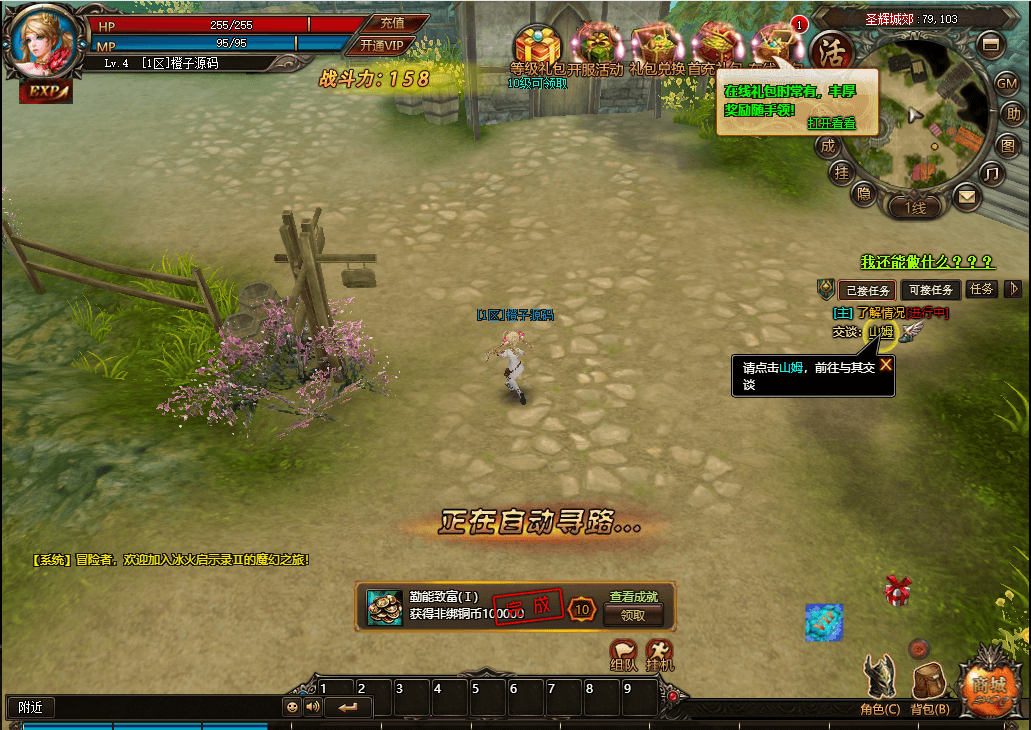Click the GM button beside the minimap
Viewport: 1031px width, 730px height.
(x=1006, y=84)
